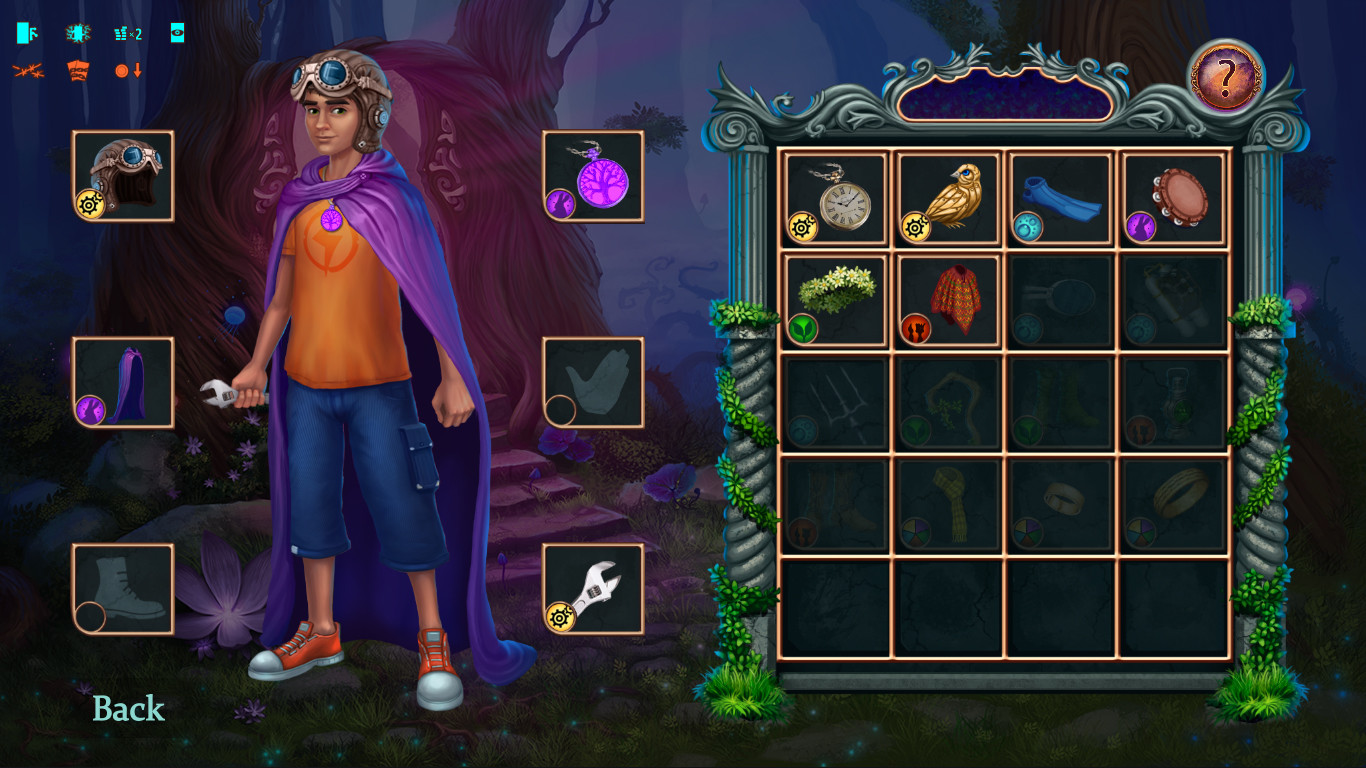The width and height of the screenshot is (1366, 768).
Task: Select the equipped purple cloak slot
Action: pos(123,382)
